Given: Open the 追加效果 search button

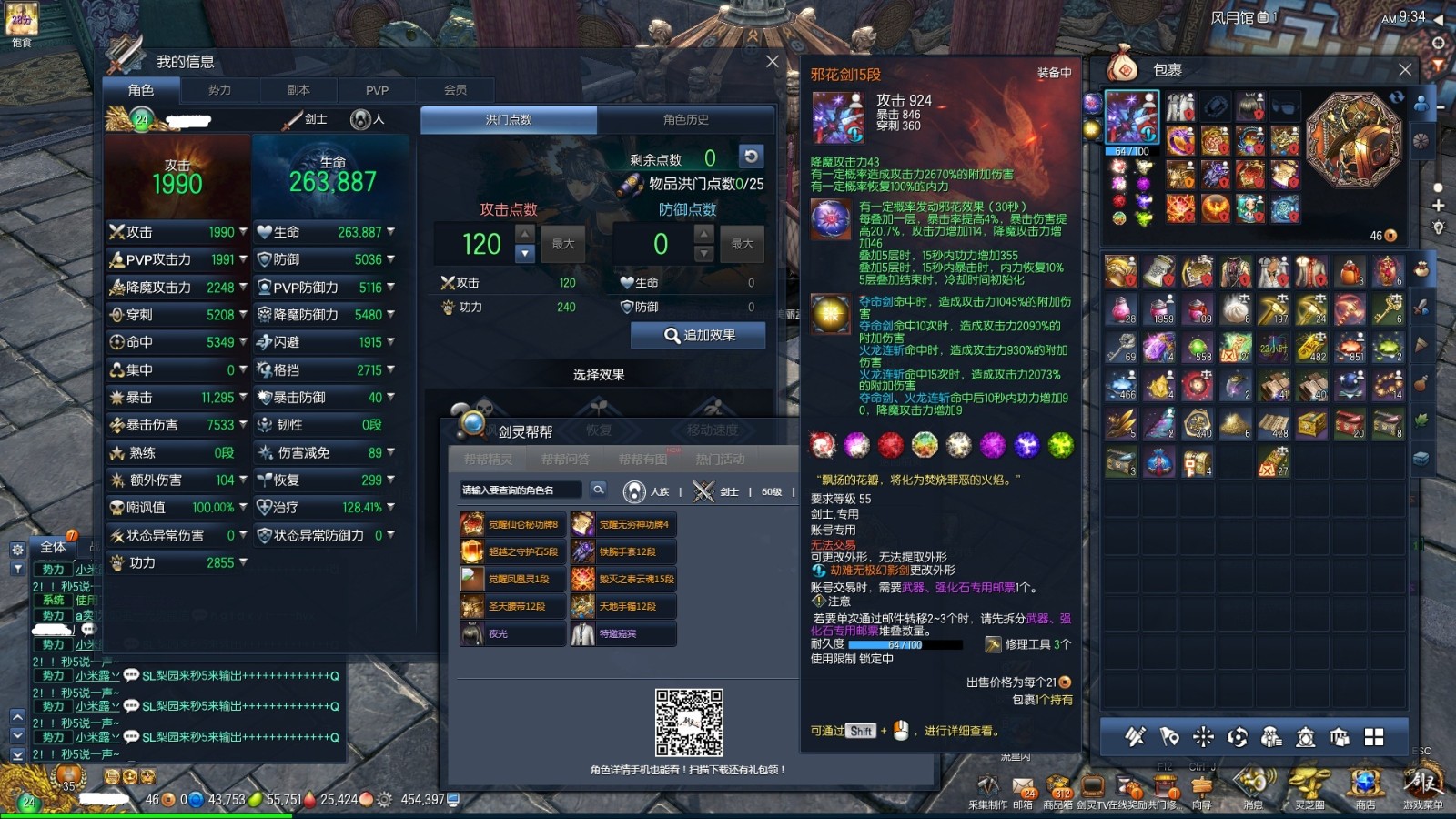Looking at the screenshot, I should click(x=698, y=336).
